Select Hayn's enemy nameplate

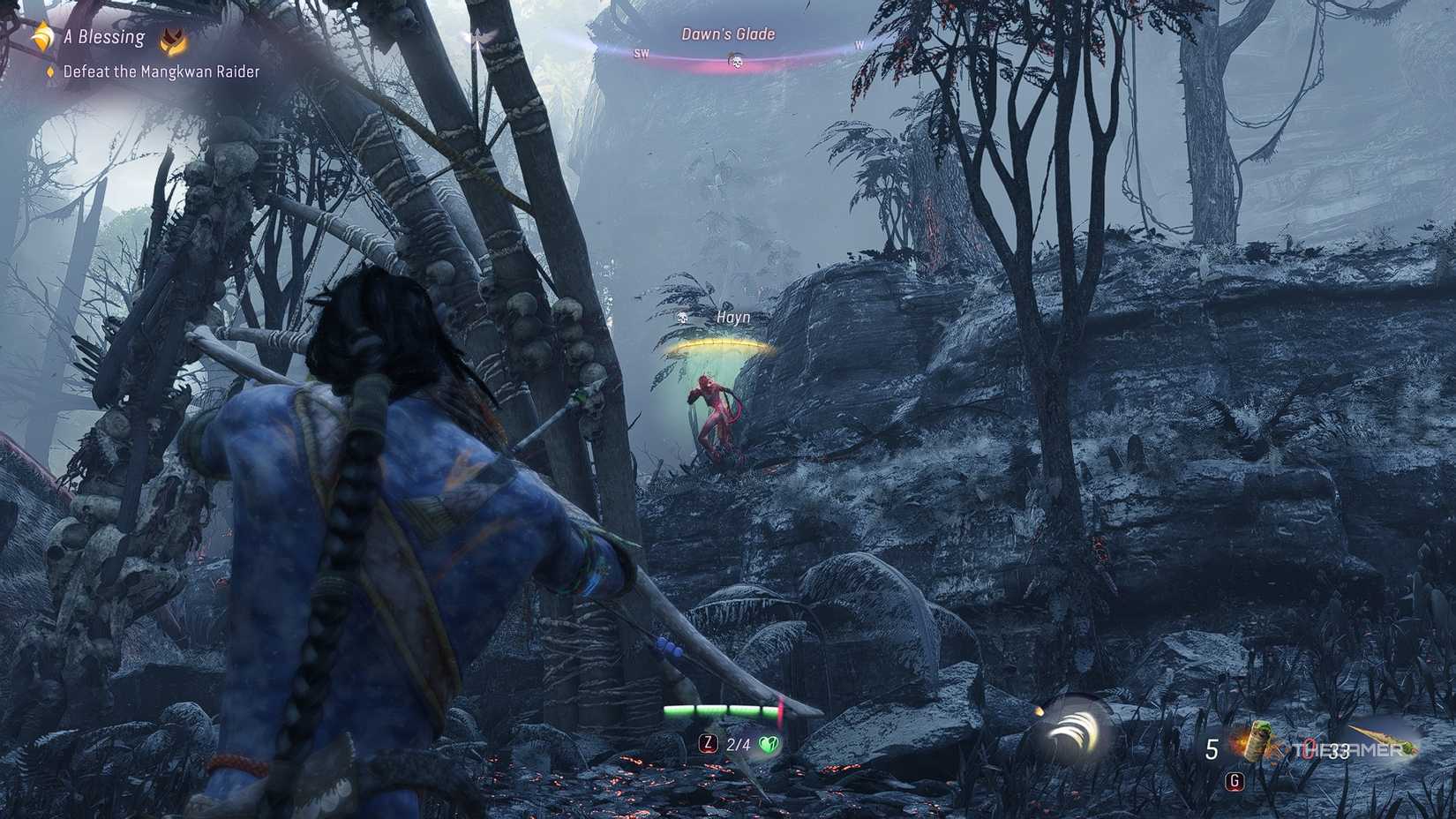(731, 316)
